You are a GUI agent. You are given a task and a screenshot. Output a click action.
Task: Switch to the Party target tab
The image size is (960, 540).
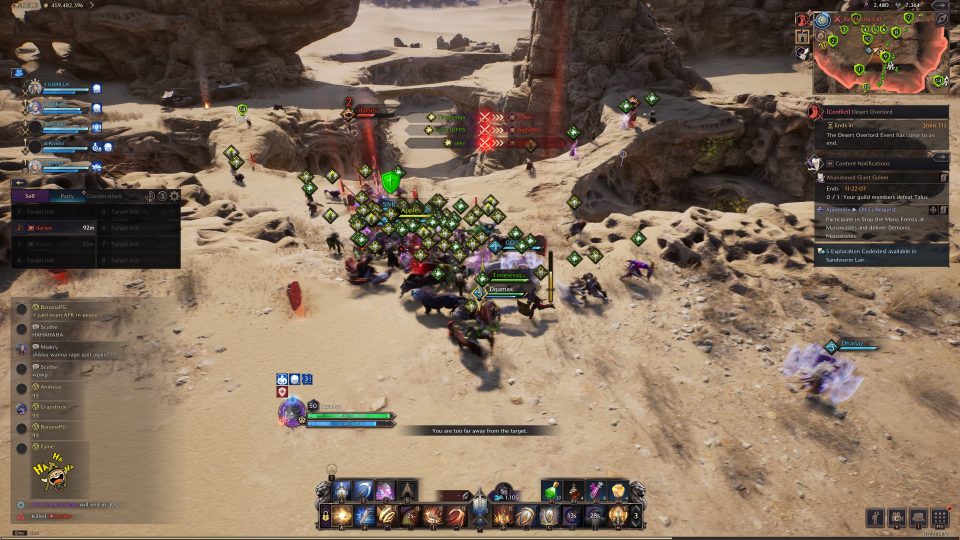65,196
